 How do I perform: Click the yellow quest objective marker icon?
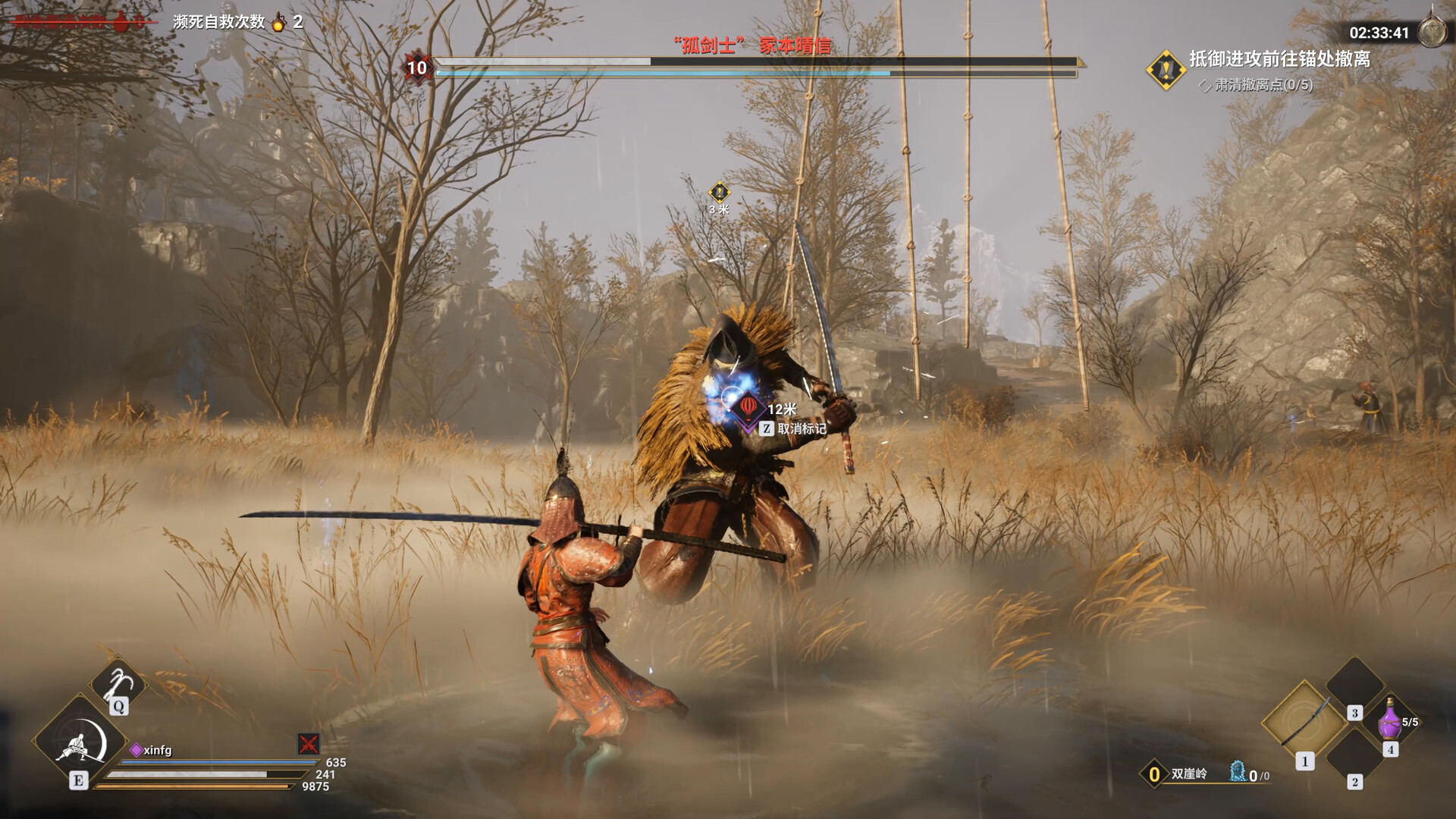(1166, 70)
